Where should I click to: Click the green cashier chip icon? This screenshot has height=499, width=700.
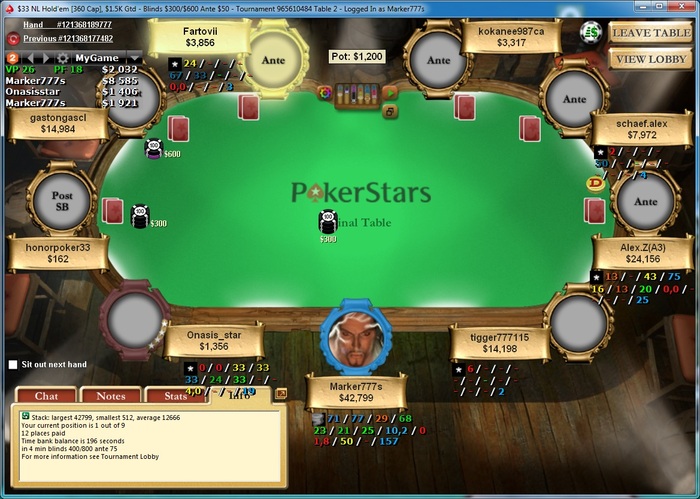(591, 32)
